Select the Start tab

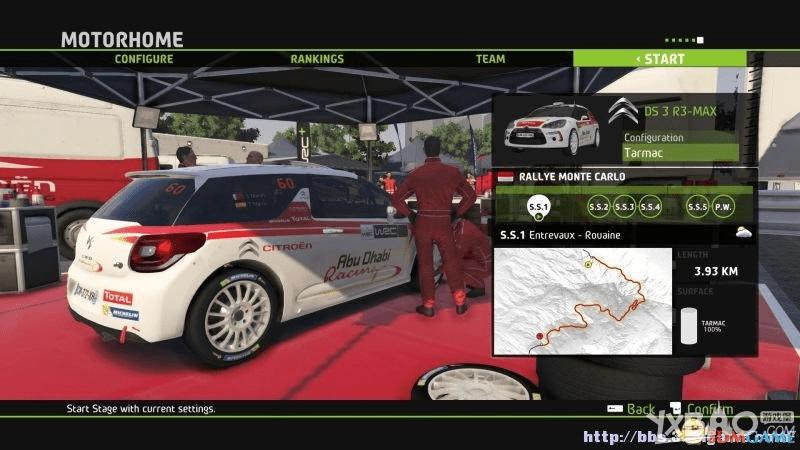[660, 59]
